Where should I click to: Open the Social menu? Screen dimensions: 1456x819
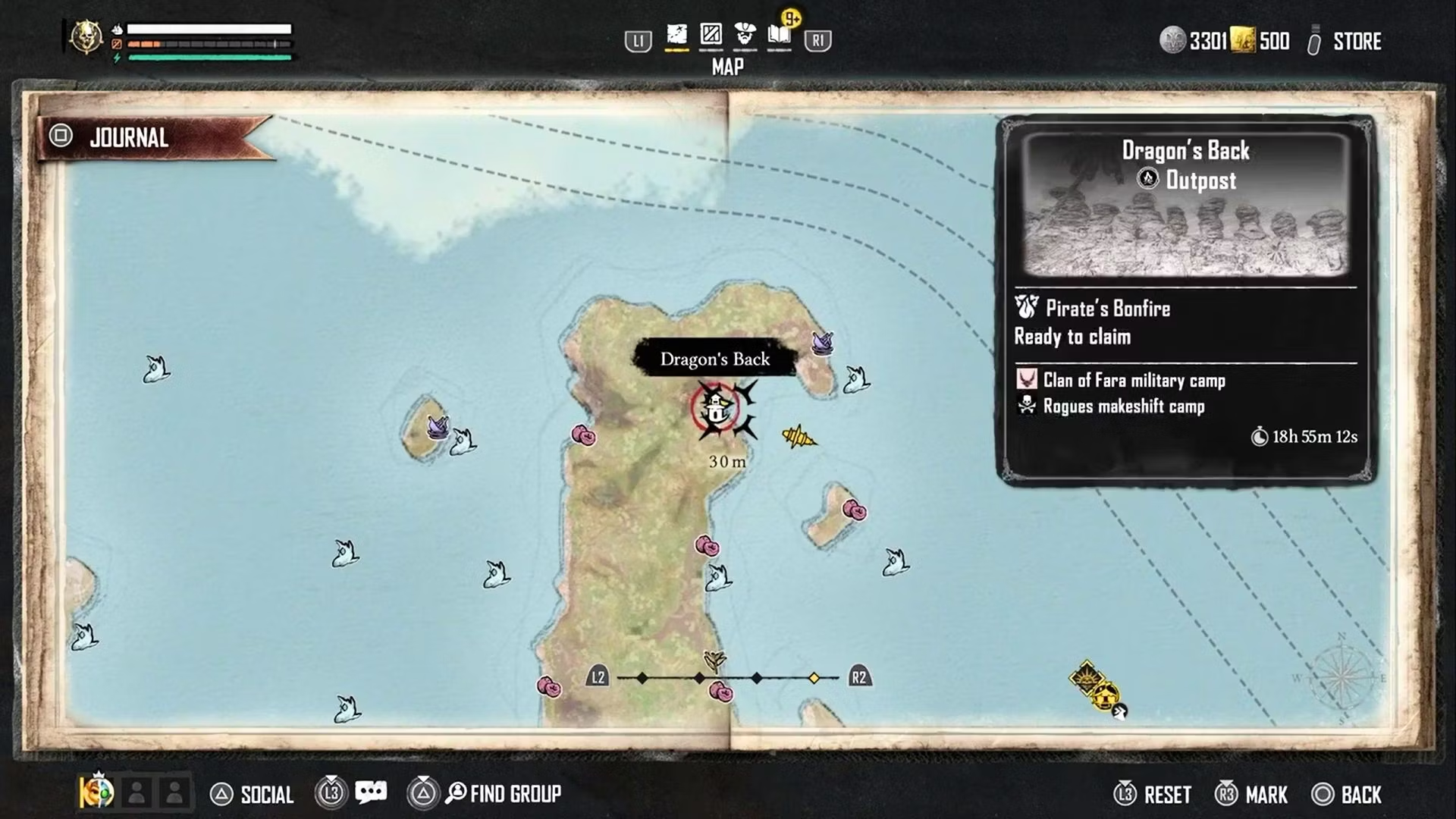[265, 794]
